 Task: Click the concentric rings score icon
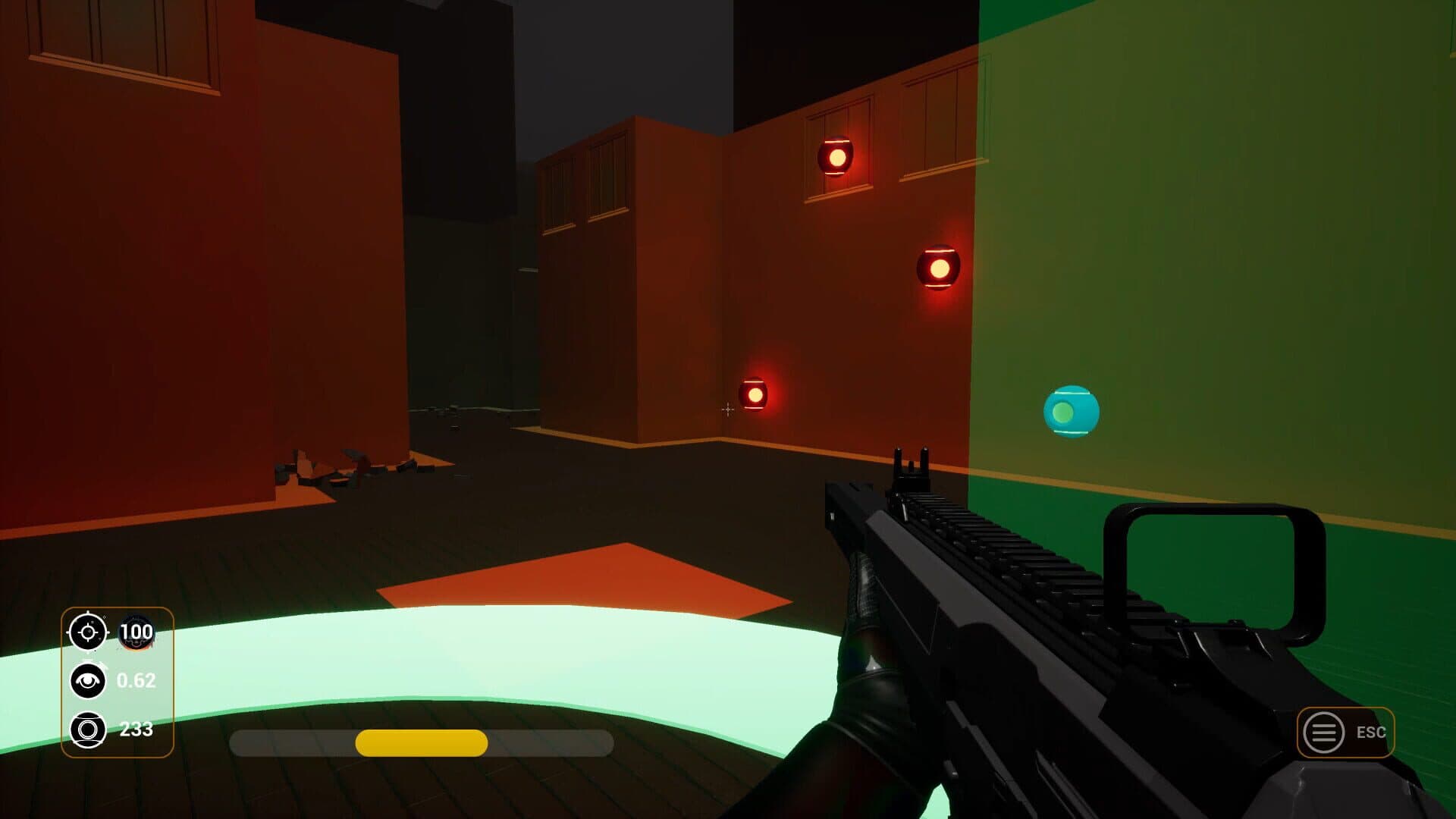(x=88, y=730)
